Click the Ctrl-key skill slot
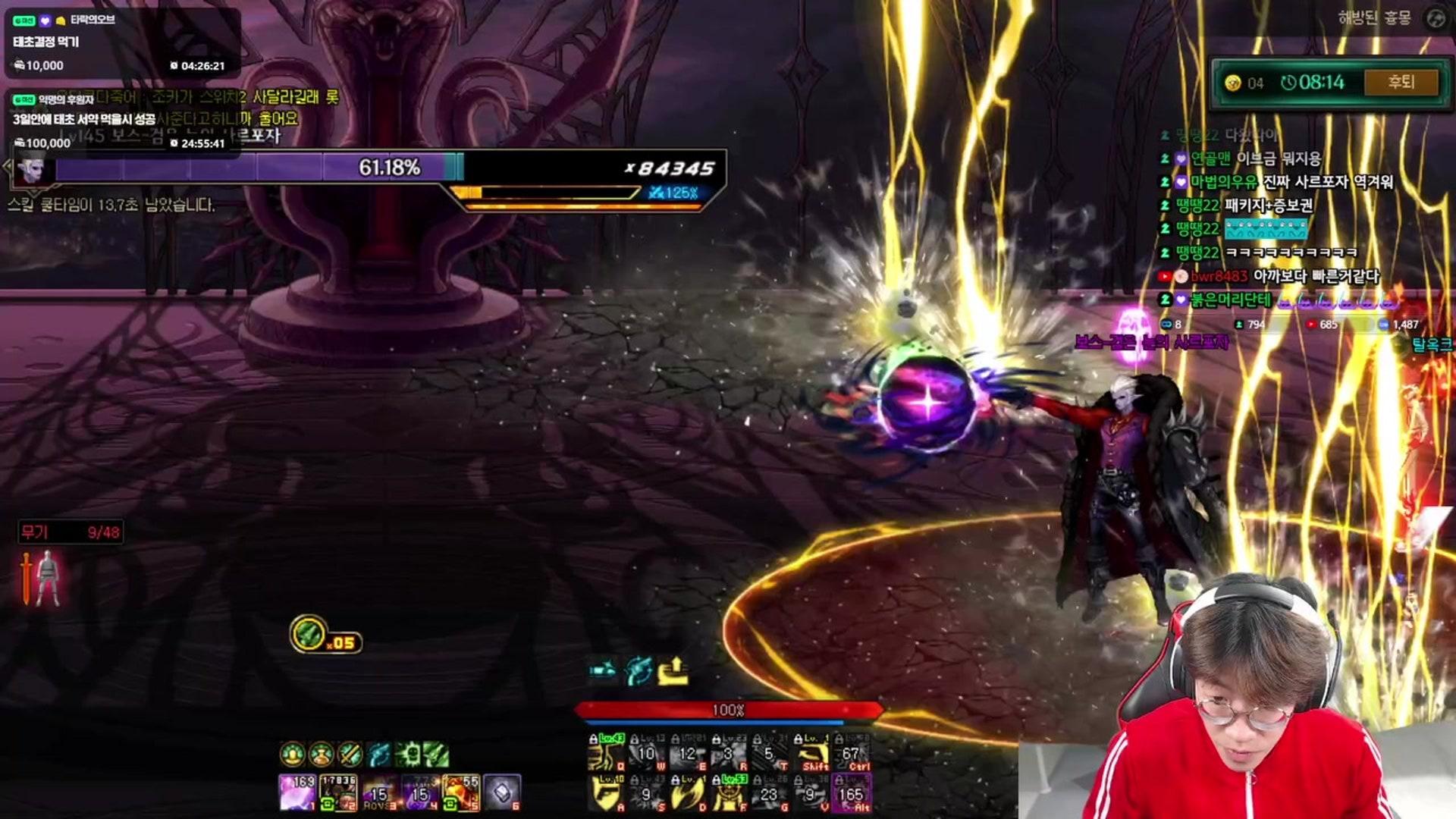 click(x=852, y=753)
